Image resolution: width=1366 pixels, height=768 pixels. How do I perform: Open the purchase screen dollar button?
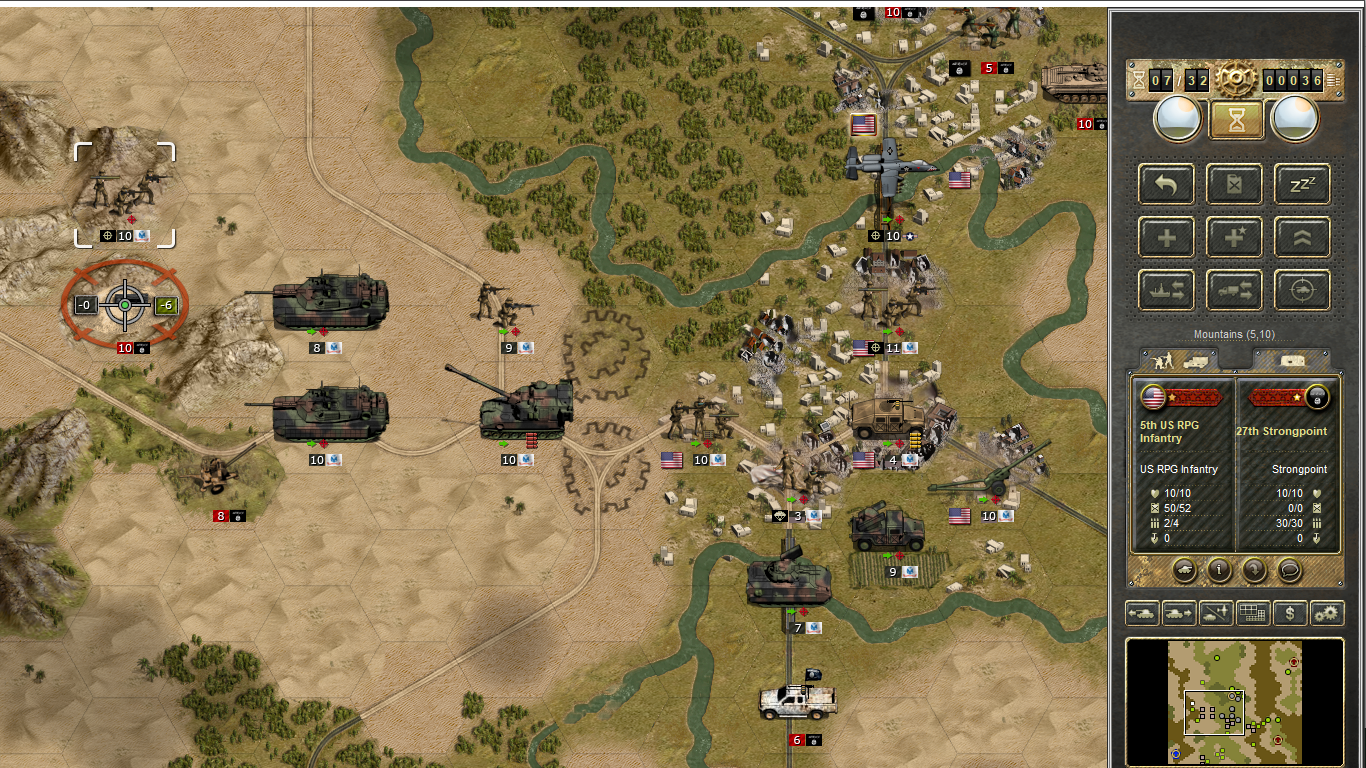pos(1290,613)
